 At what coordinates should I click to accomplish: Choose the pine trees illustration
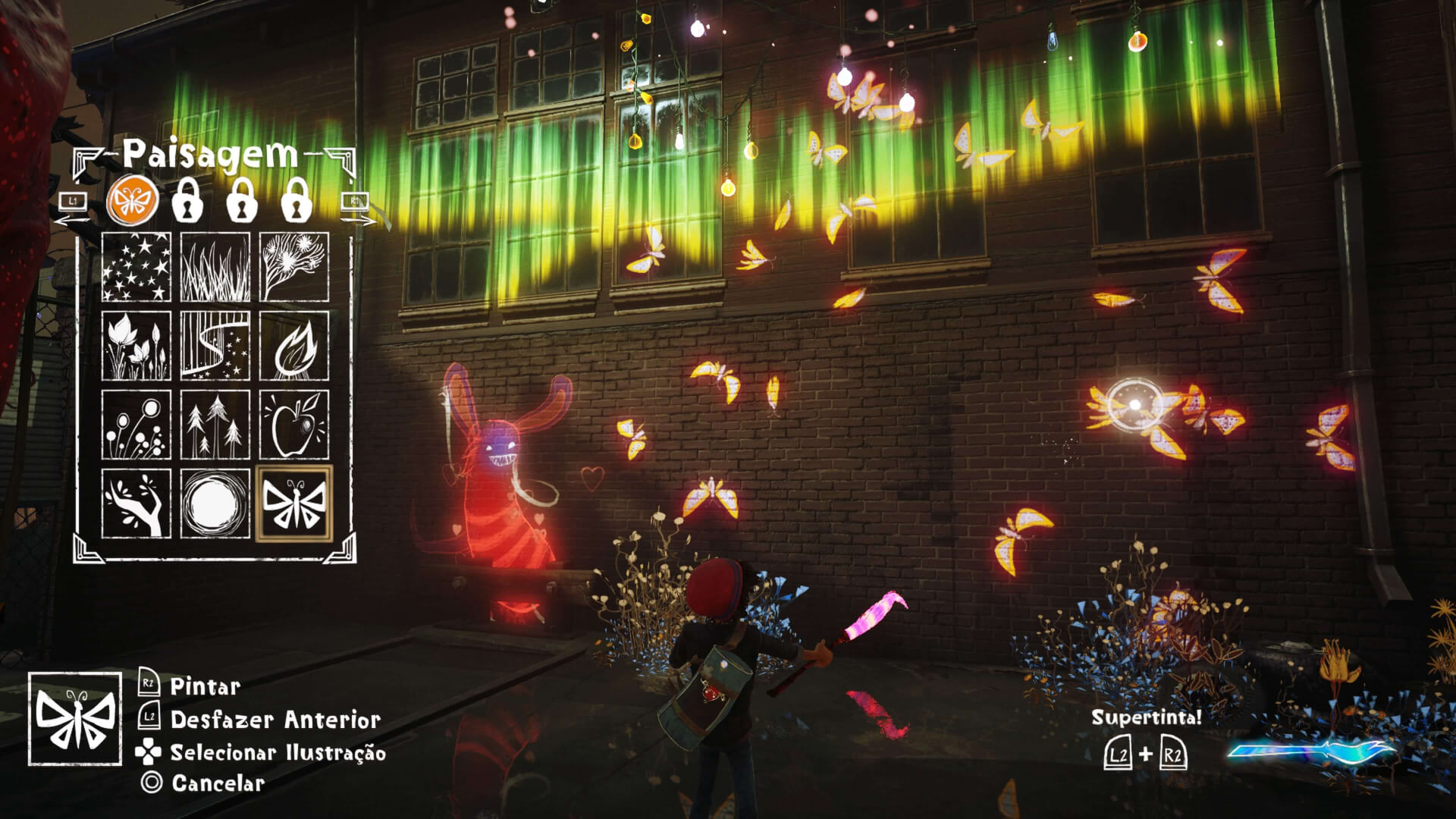coord(215,425)
